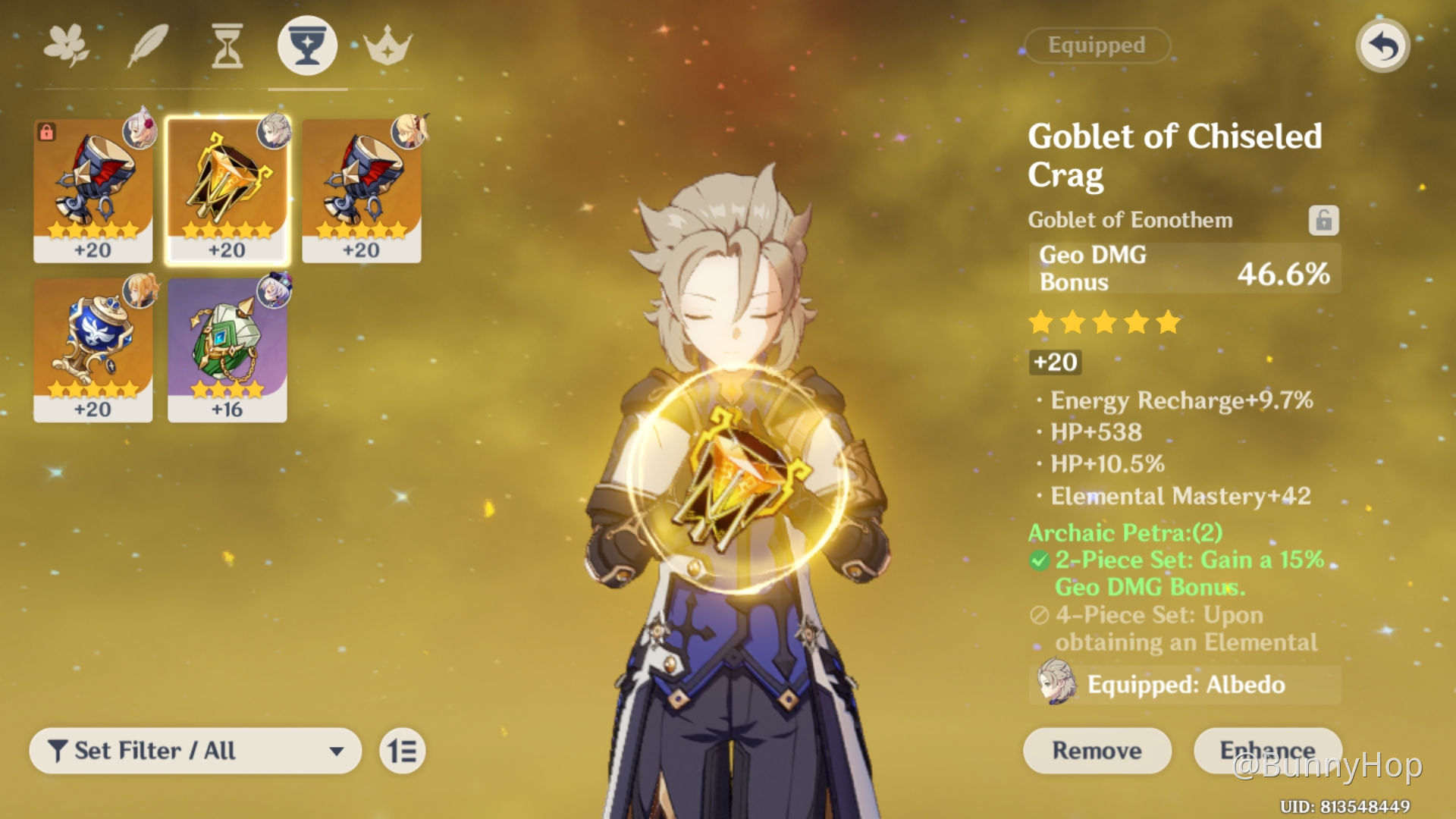The height and width of the screenshot is (819, 1456).
Task: Select the green goblet upgraded to +16
Action: coord(227,349)
